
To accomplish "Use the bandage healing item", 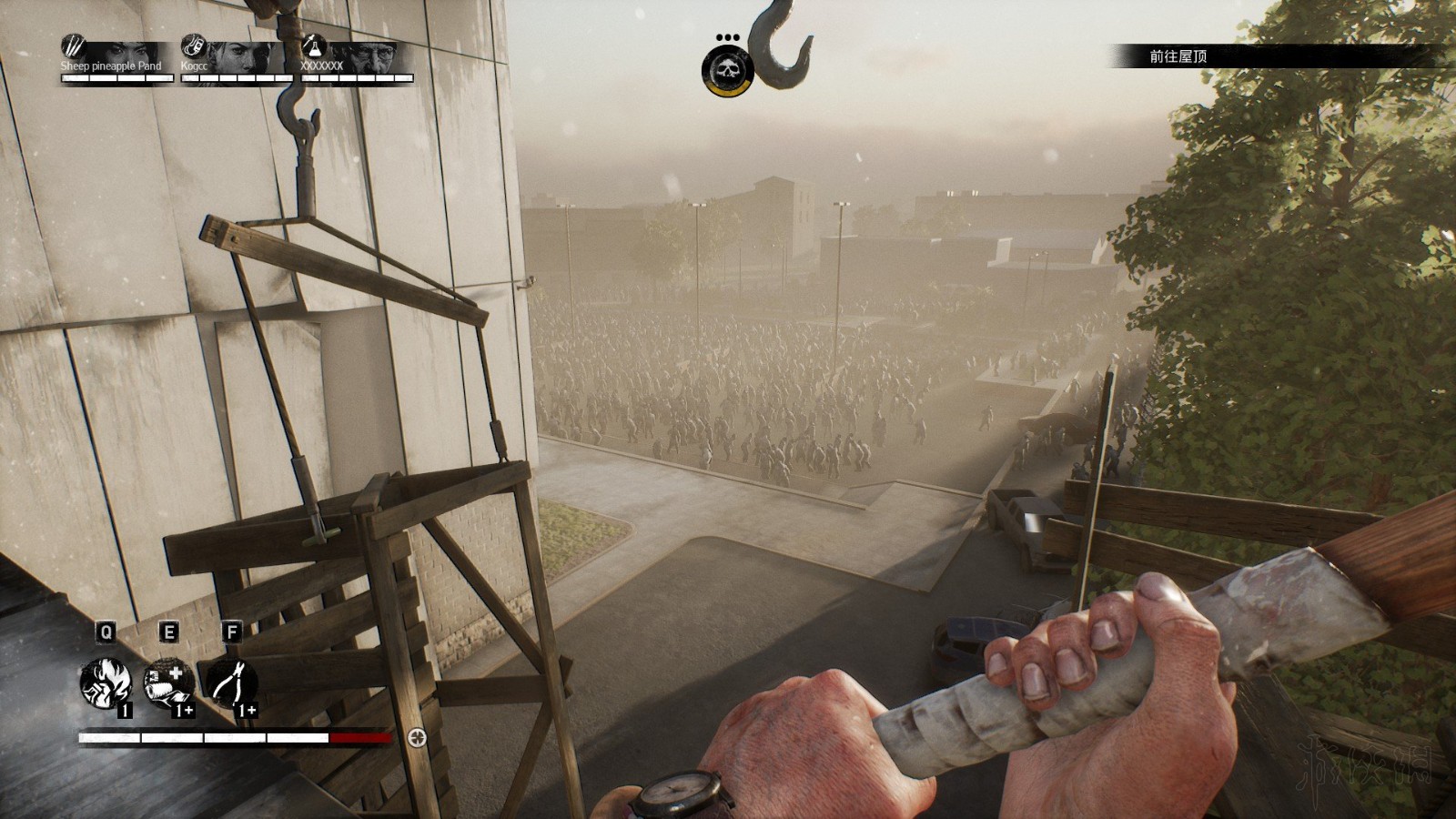I will [x=168, y=682].
